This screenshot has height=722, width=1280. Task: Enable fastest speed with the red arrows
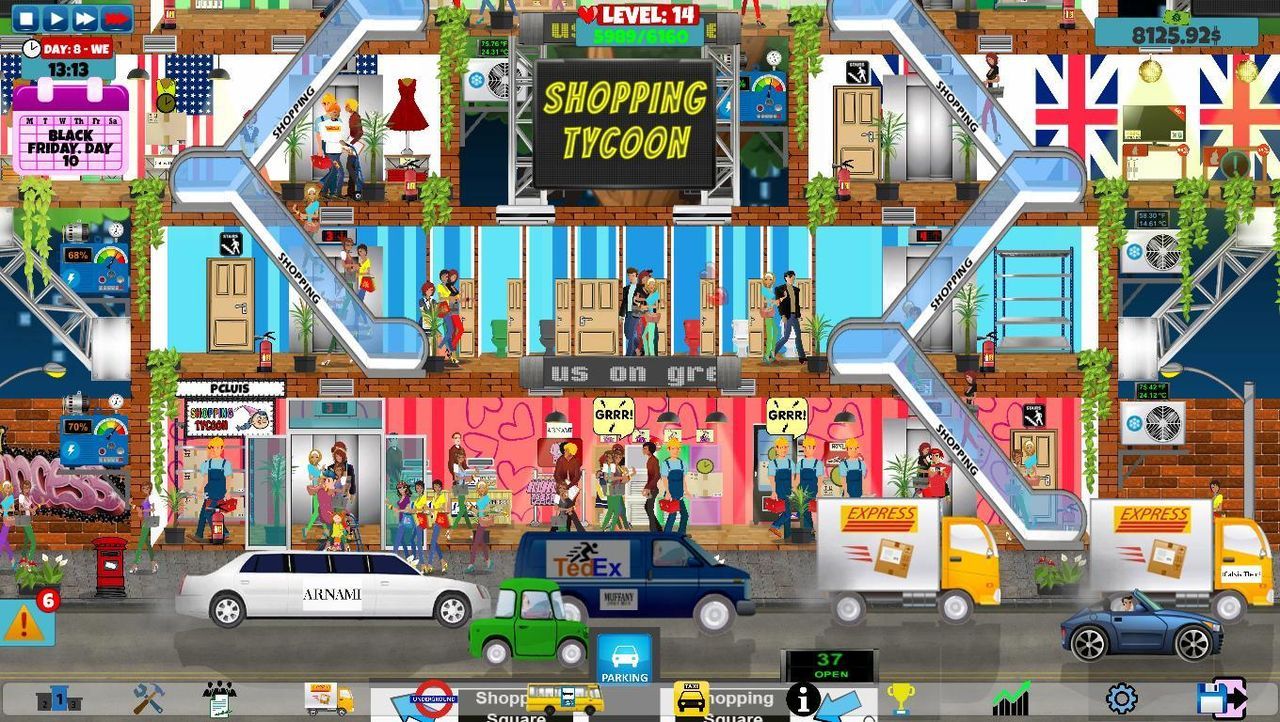click(x=115, y=17)
